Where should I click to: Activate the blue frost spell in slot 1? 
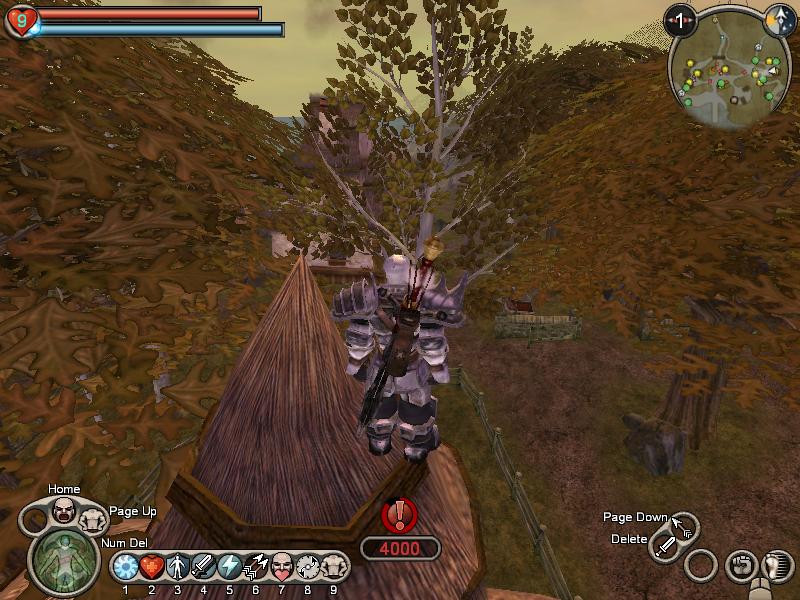(x=125, y=567)
